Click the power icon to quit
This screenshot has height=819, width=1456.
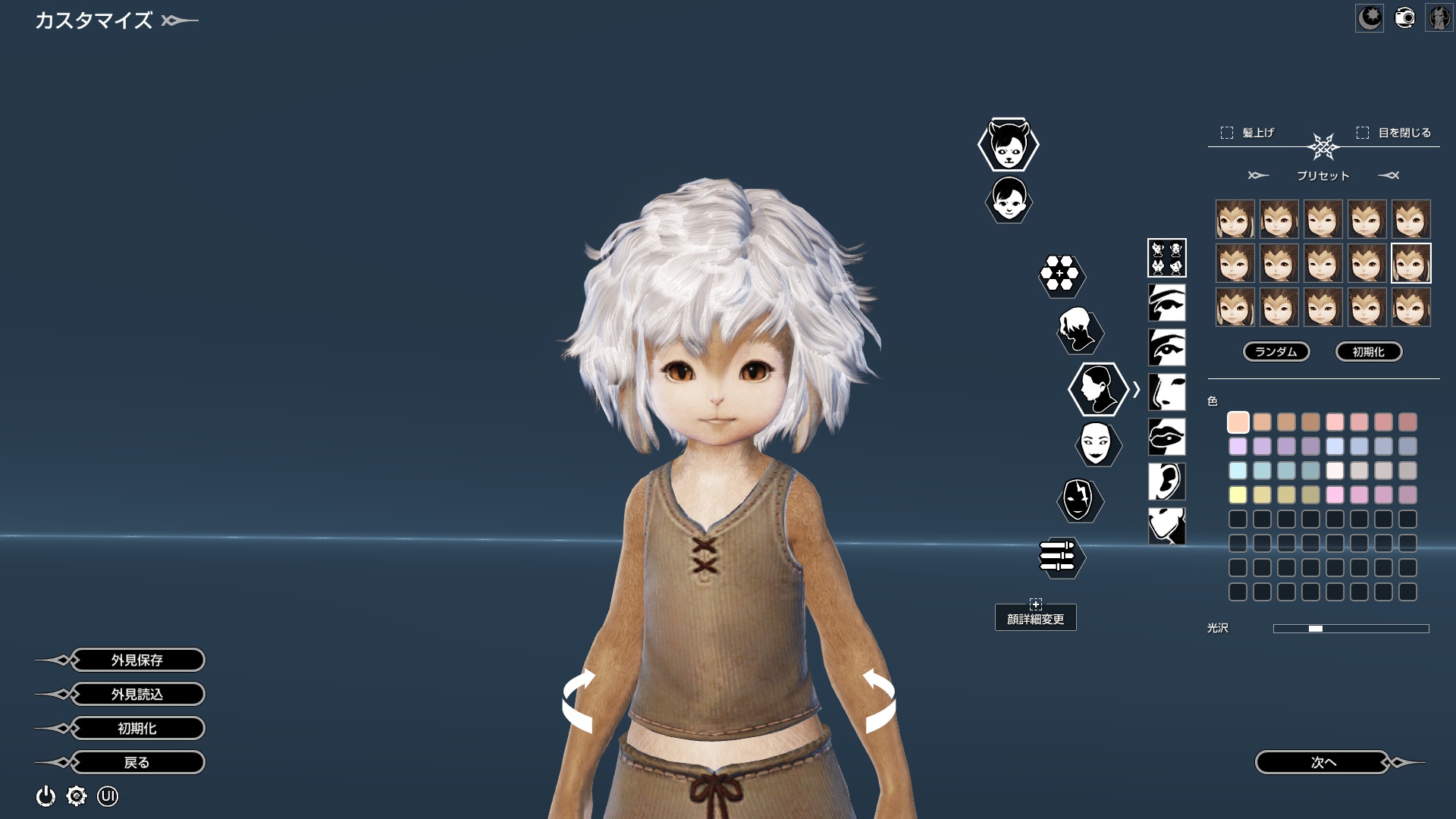tap(45, 796)
